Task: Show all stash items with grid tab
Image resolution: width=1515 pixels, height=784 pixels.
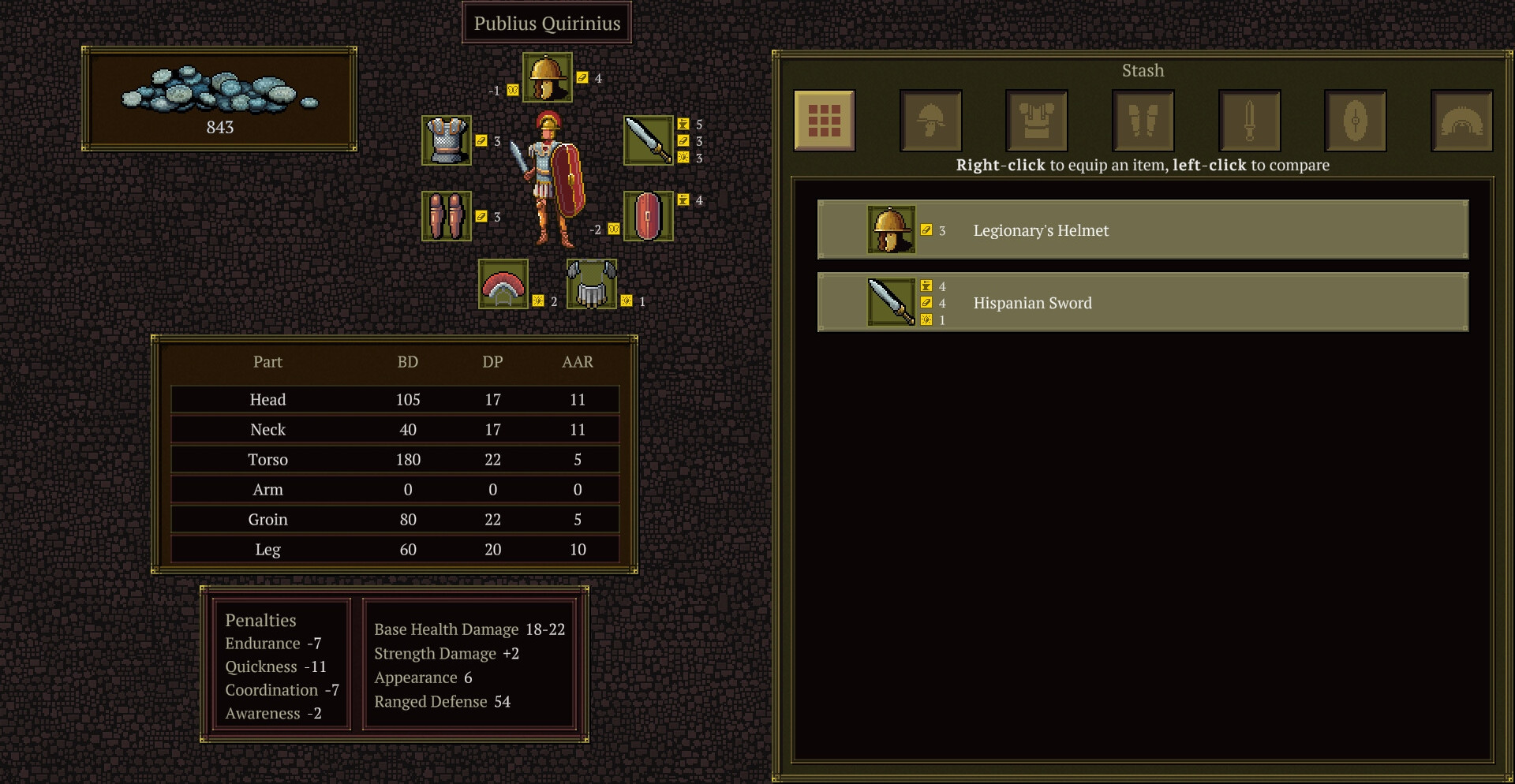Action: tap(825, 121)
